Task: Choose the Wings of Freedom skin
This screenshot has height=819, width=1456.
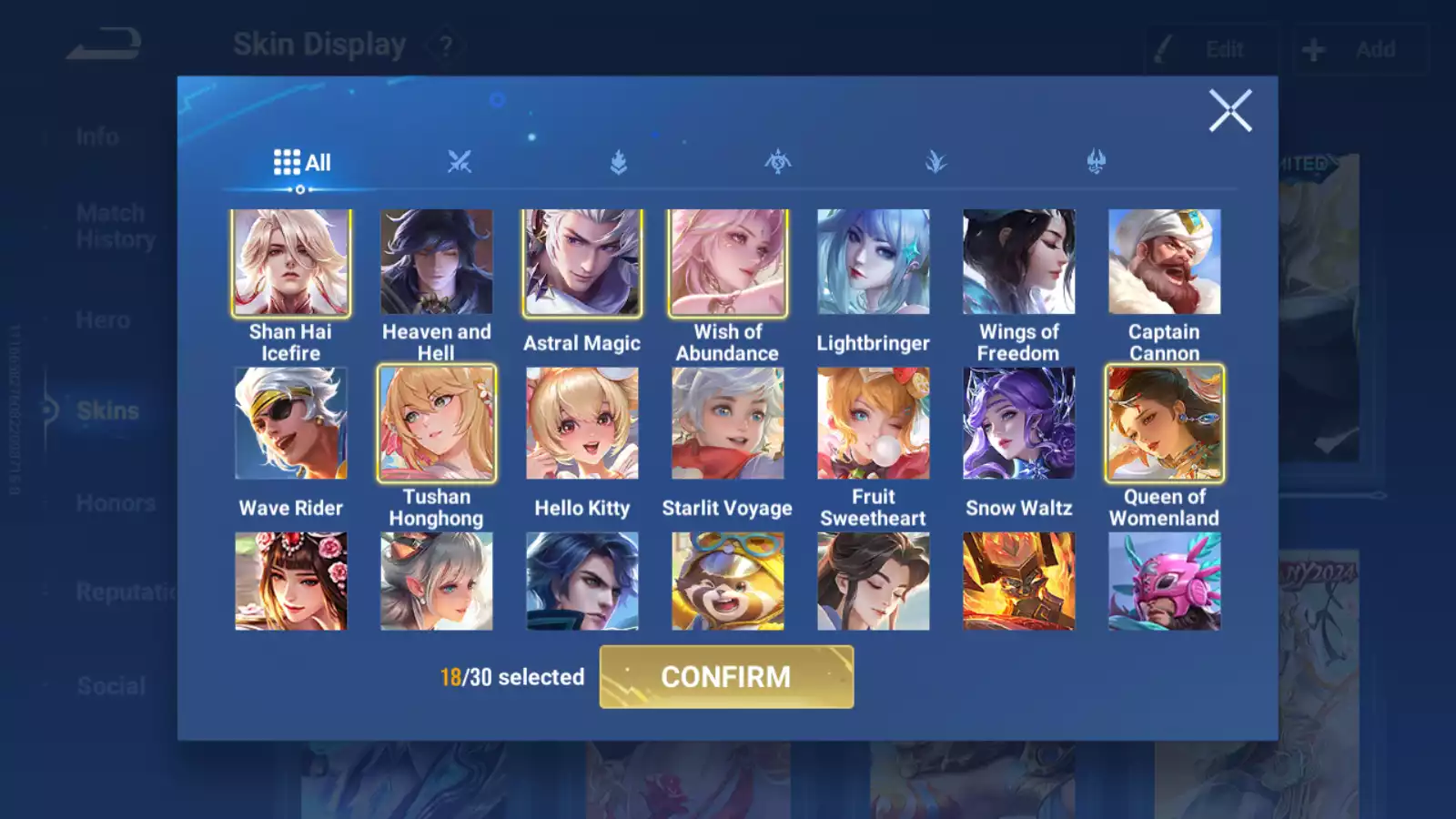Action: (1018, 262)
